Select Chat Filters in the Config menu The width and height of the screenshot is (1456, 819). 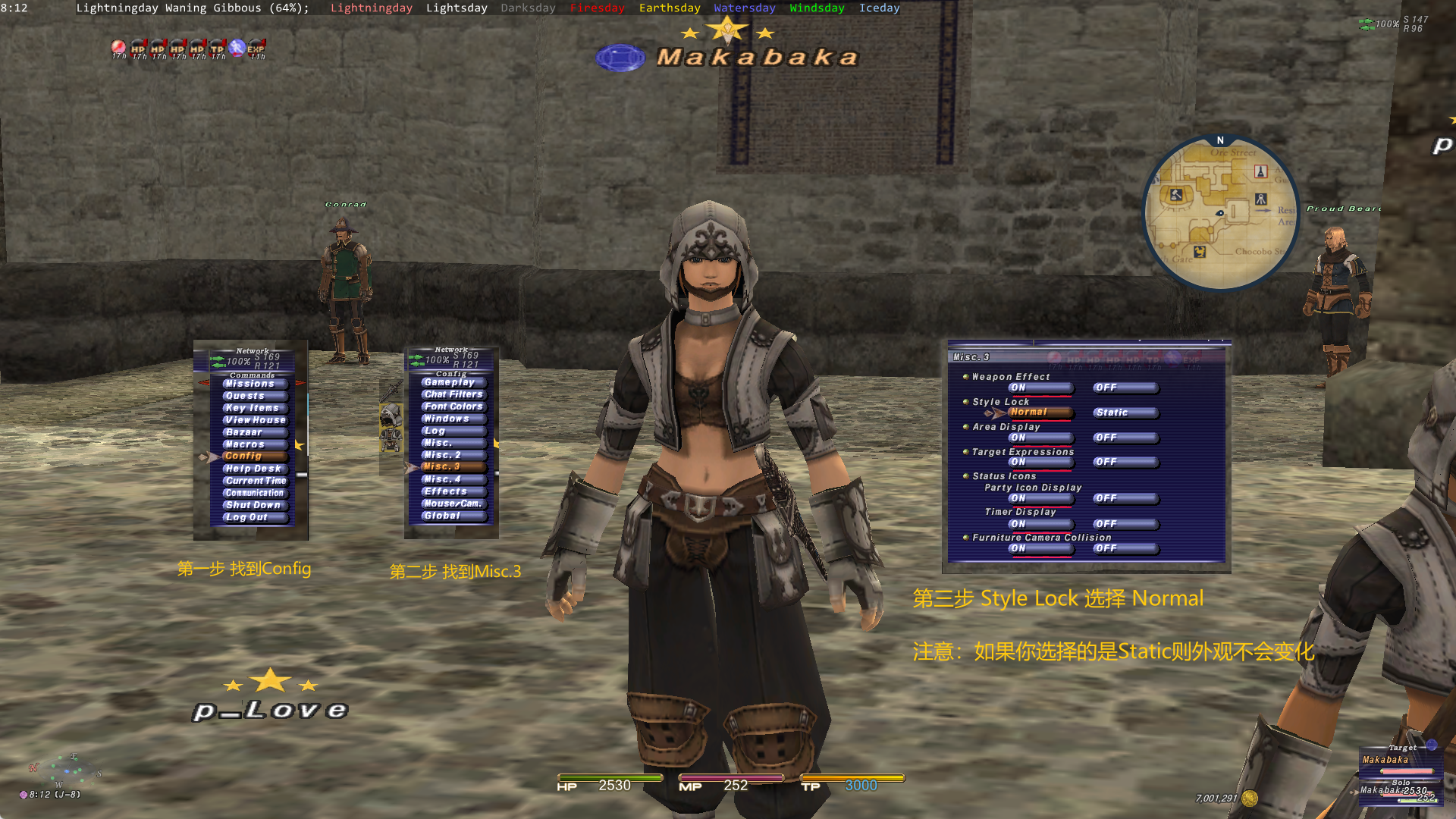point(453,394)
